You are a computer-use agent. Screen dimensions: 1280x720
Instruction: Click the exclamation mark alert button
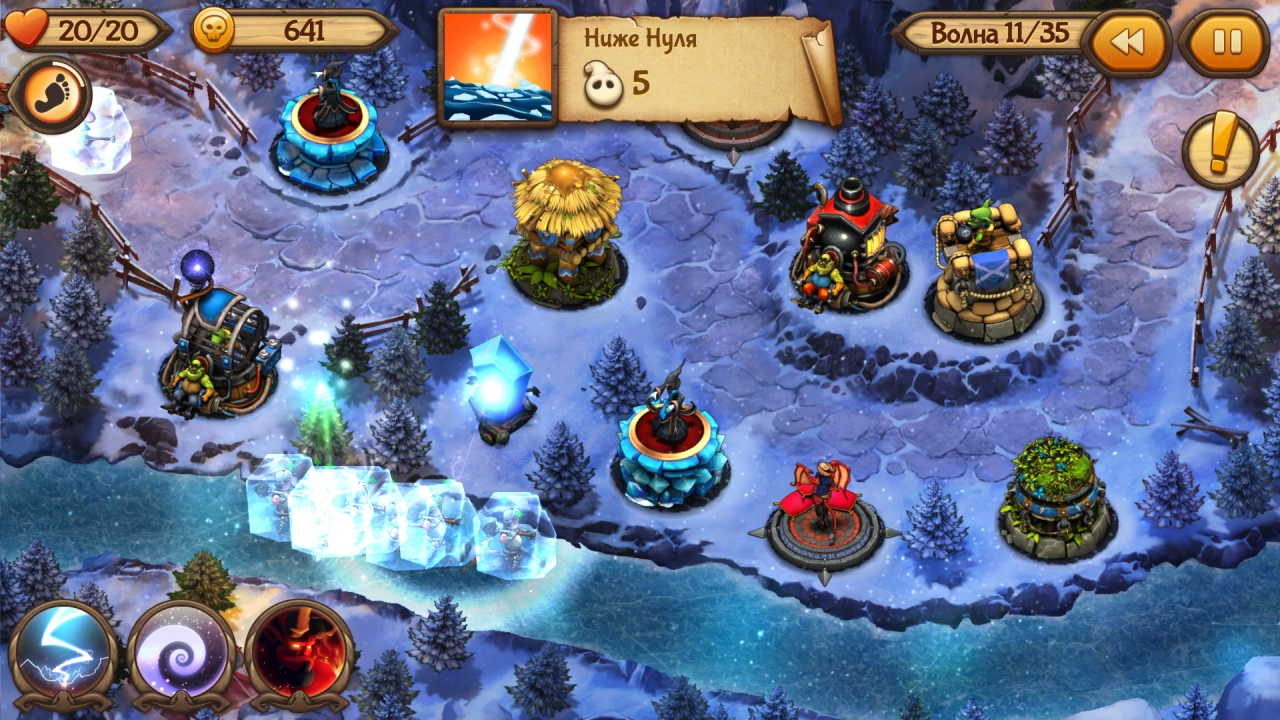(x=1220, y=150)
